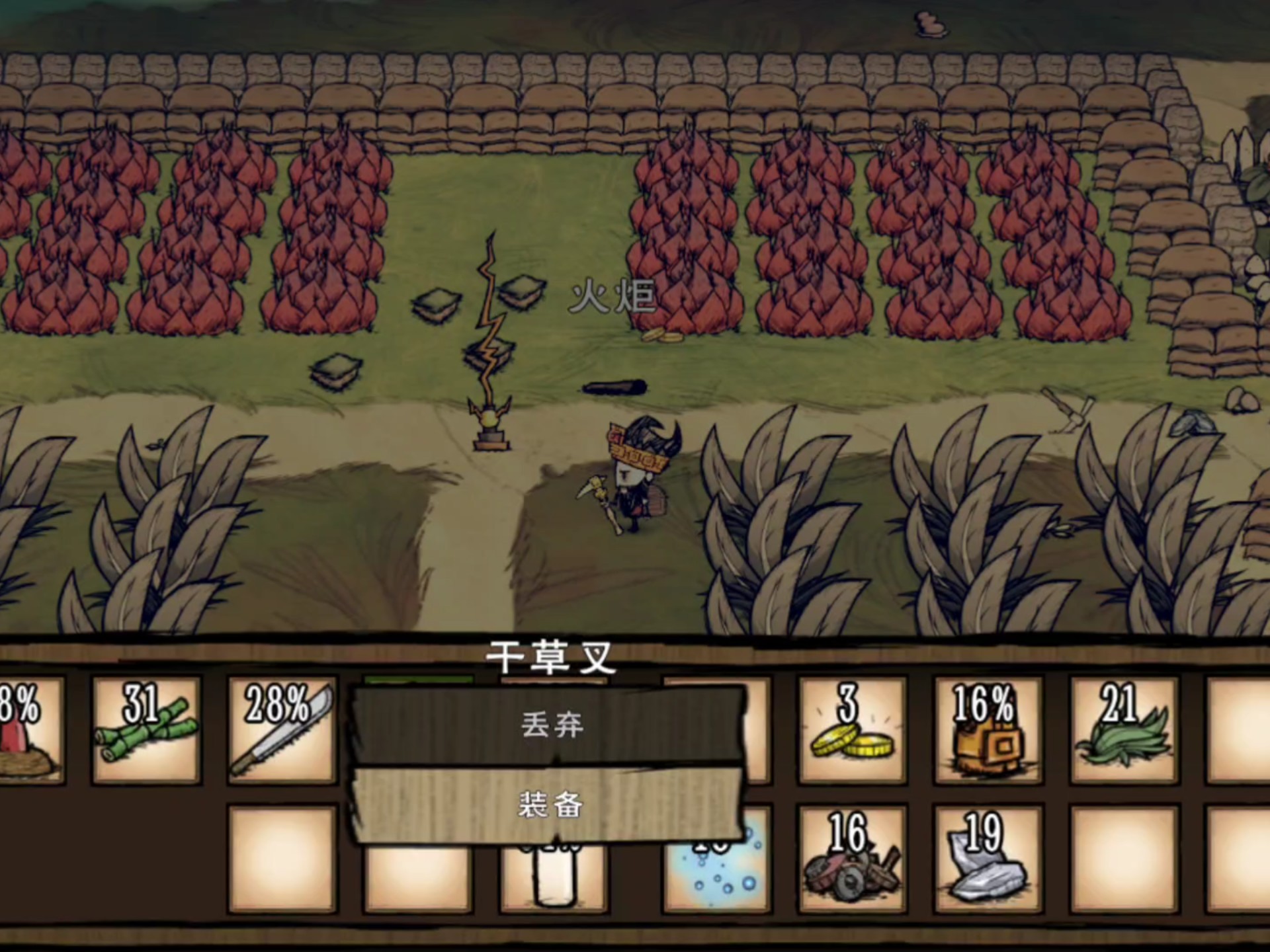The image size is (1270, 952).
Task: Choose 装备 to equip the pitchfork
Action: pyautogui.click(x=550, y=805)
